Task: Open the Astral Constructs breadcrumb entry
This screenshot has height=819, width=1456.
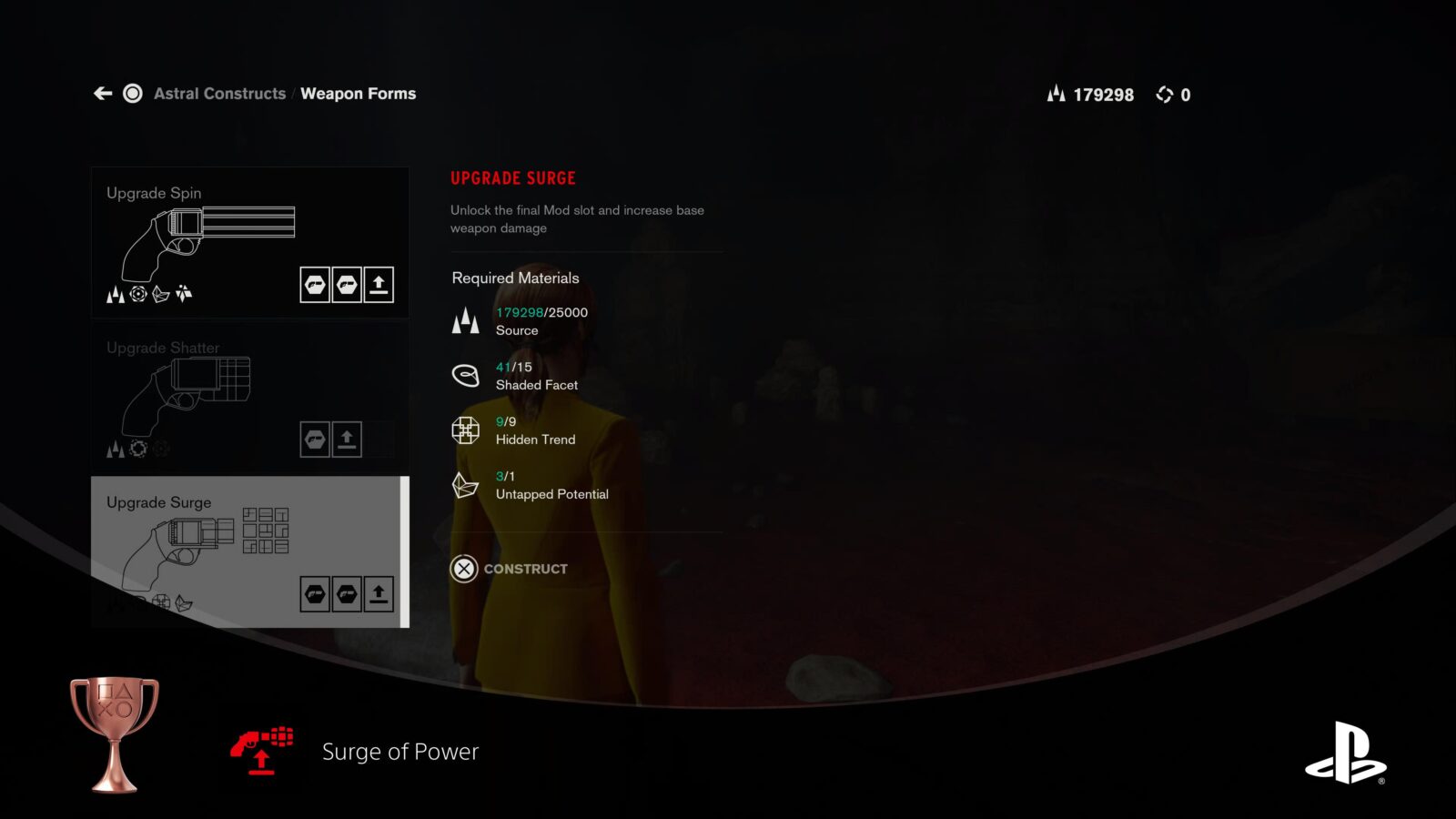Action: [x=218, y=93]
